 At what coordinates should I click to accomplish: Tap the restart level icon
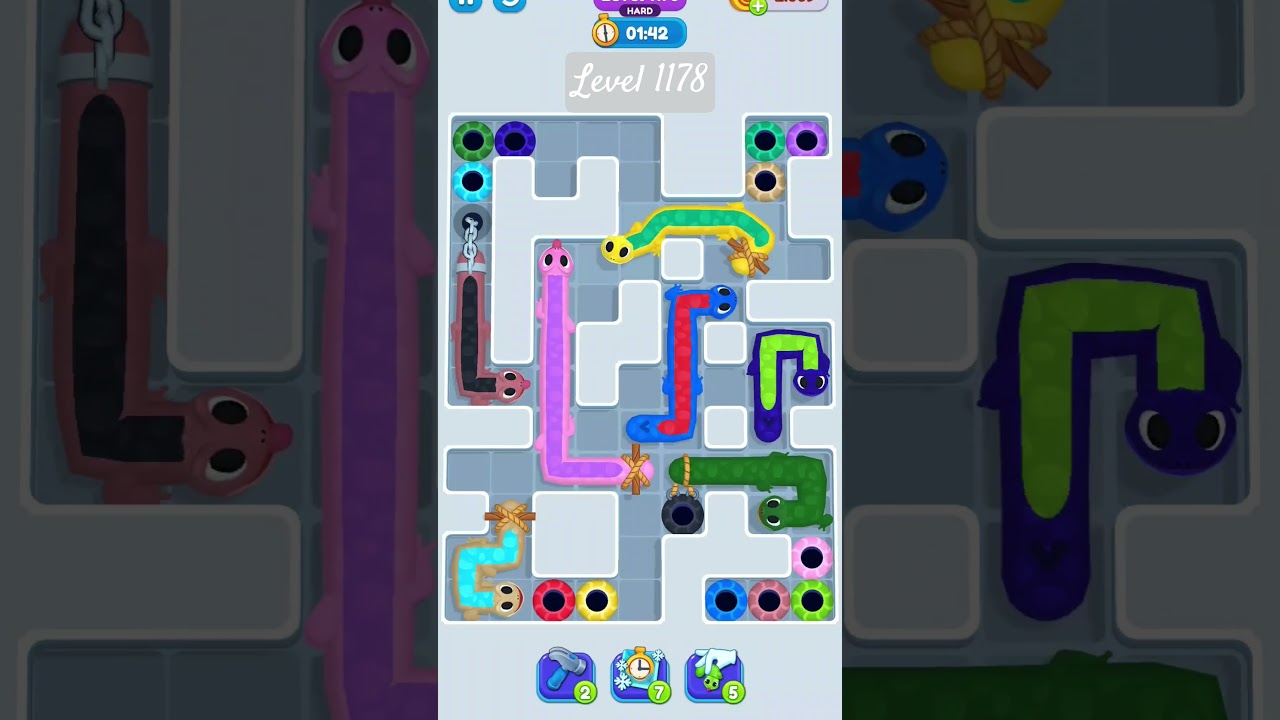pyautogui.click(x=508, y=5)
